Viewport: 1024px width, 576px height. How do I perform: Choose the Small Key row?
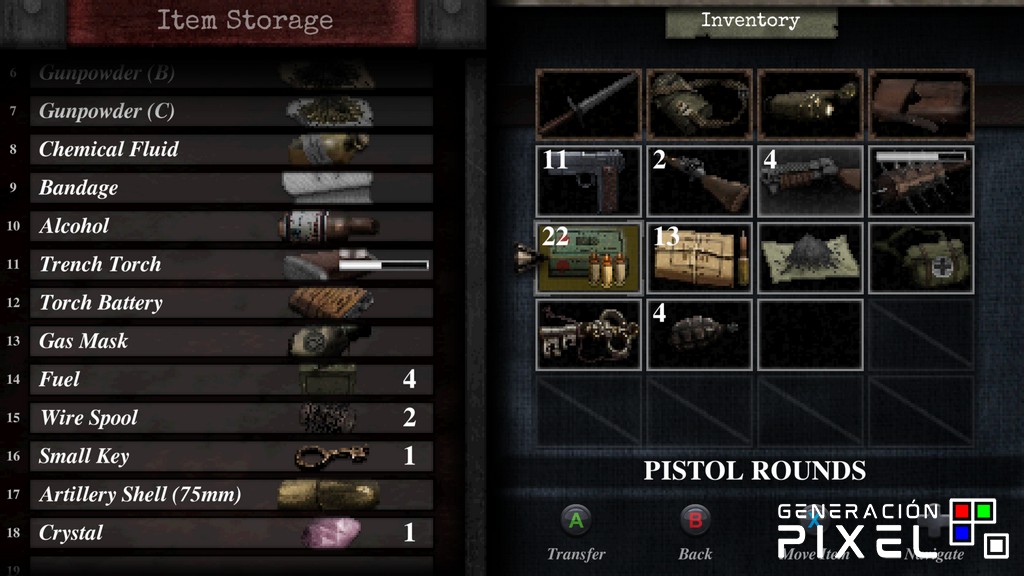click(x=230, y=456)
